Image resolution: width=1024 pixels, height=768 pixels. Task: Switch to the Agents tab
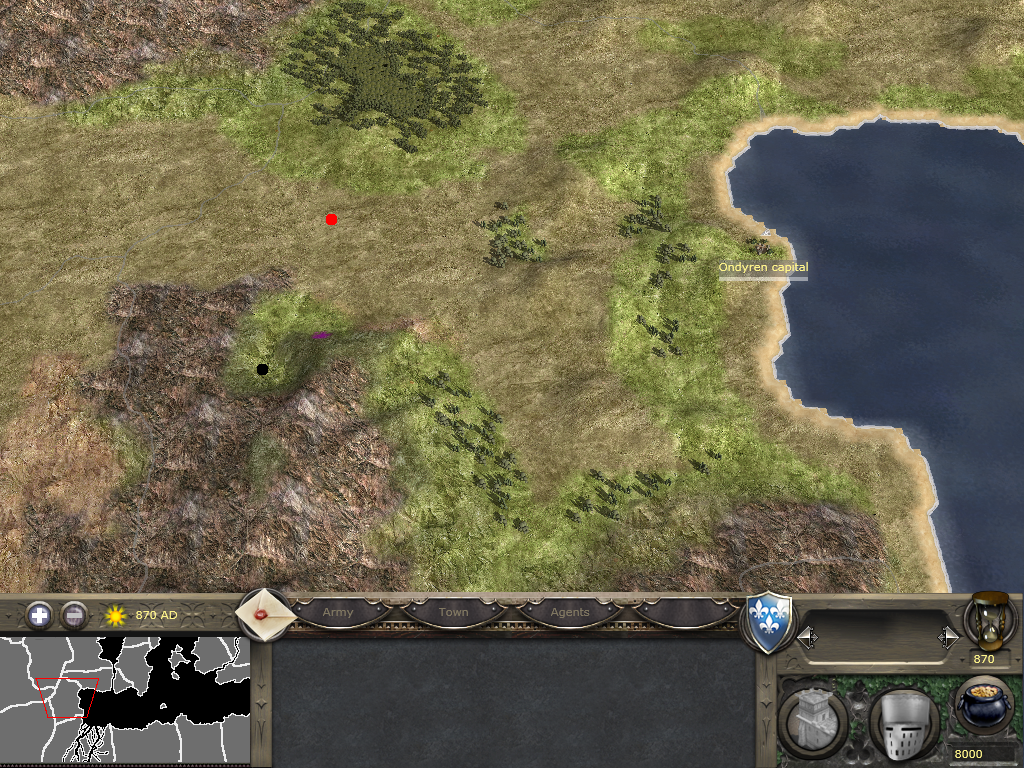point(570,612)
